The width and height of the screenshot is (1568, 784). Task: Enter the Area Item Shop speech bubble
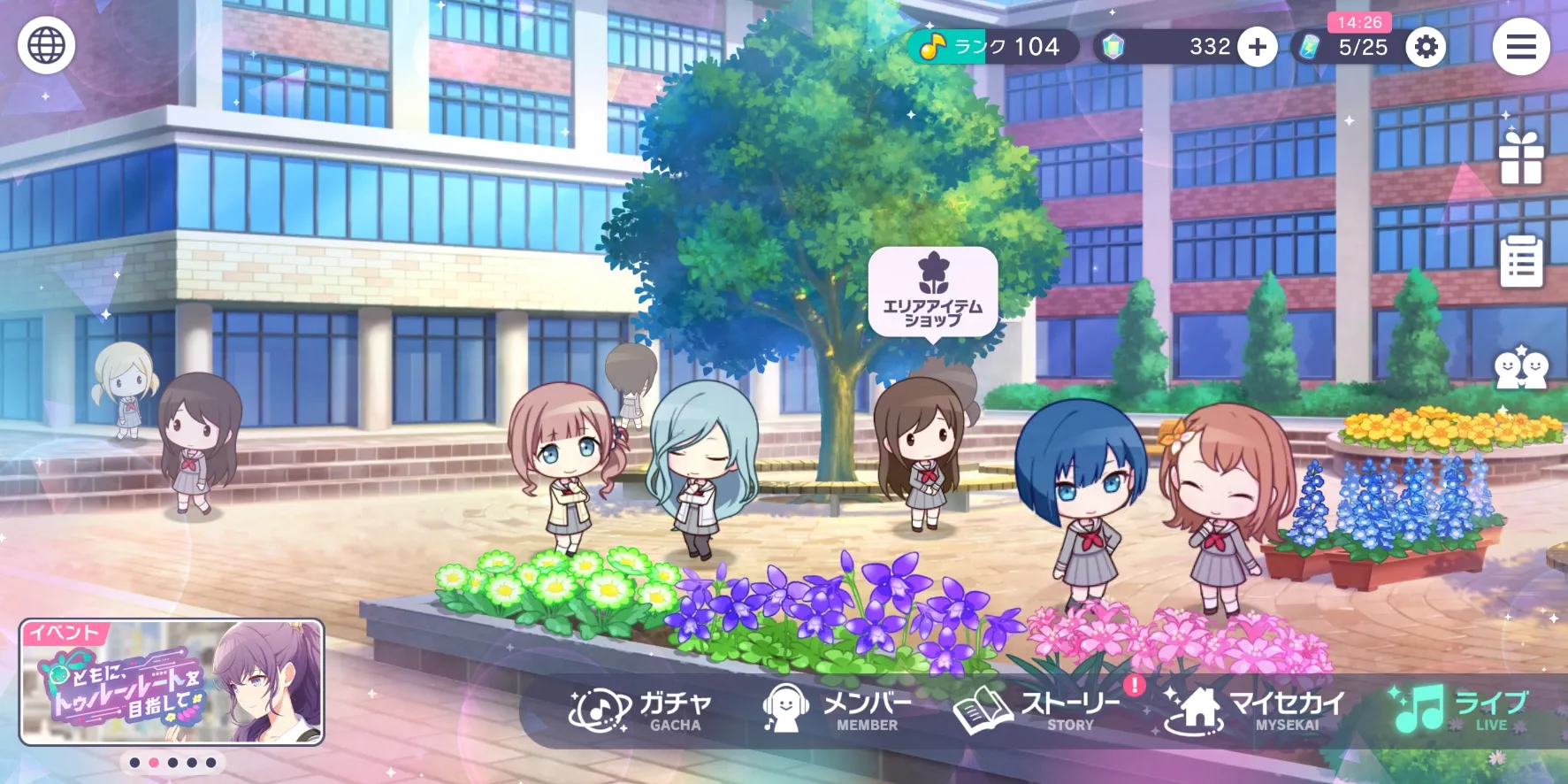[933, 291]
